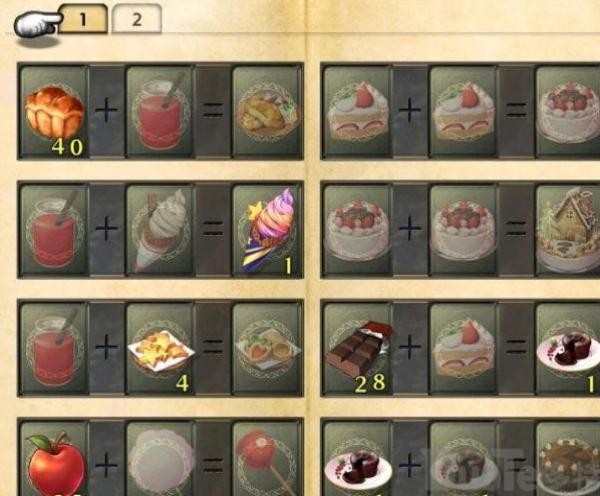Switch to recipe page tab 1
The image size is (600, 496).
click(x=84, y=18)
